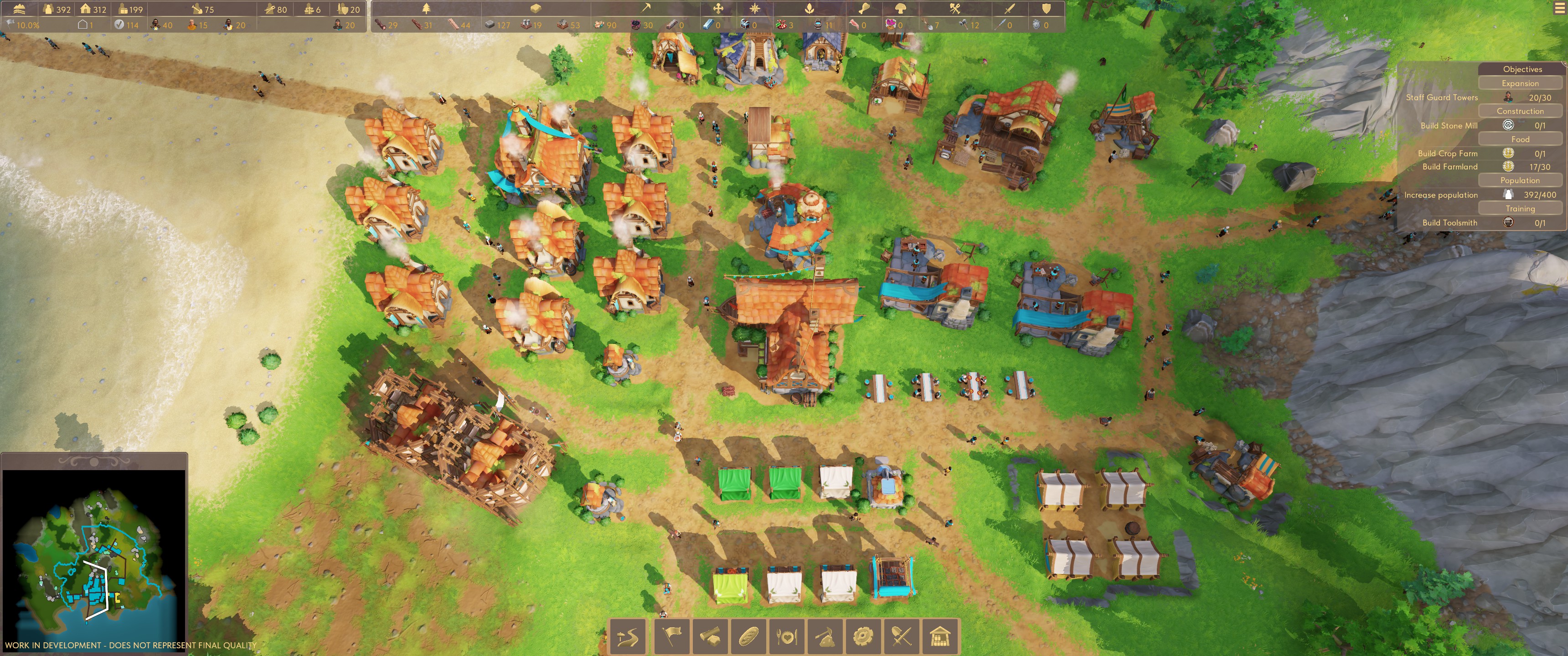Select the flag territory build category
The width and height of the screenshot is (1568, 656).
pos(671,636)
